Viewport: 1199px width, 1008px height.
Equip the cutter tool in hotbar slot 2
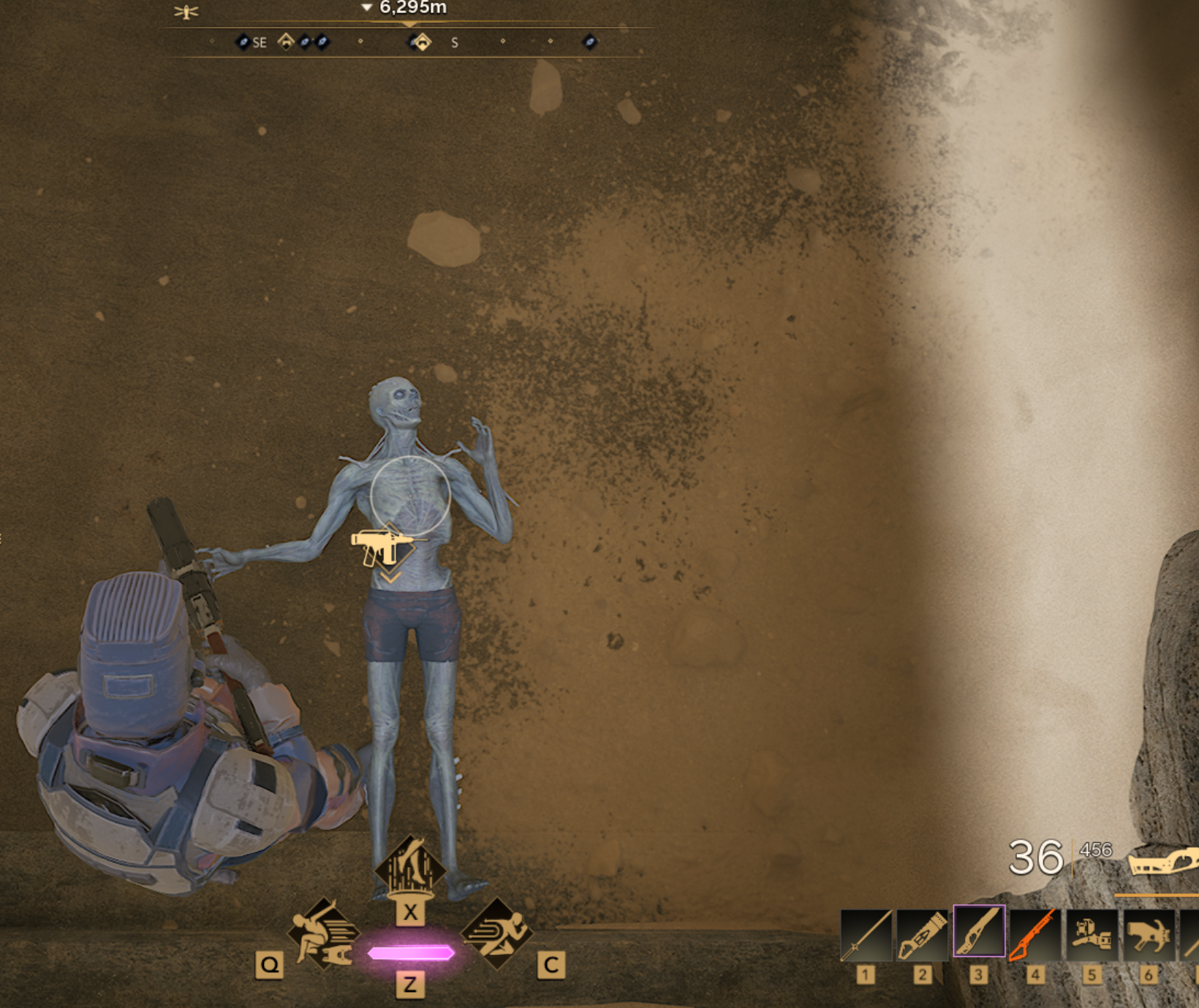(x=923, y=933)
